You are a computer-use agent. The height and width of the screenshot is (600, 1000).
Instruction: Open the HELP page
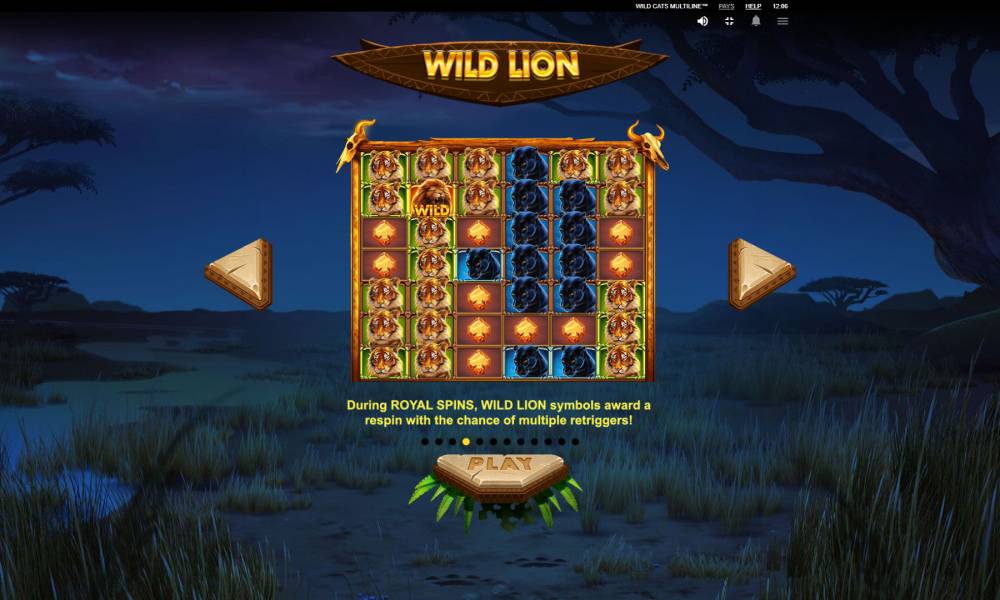753,6
